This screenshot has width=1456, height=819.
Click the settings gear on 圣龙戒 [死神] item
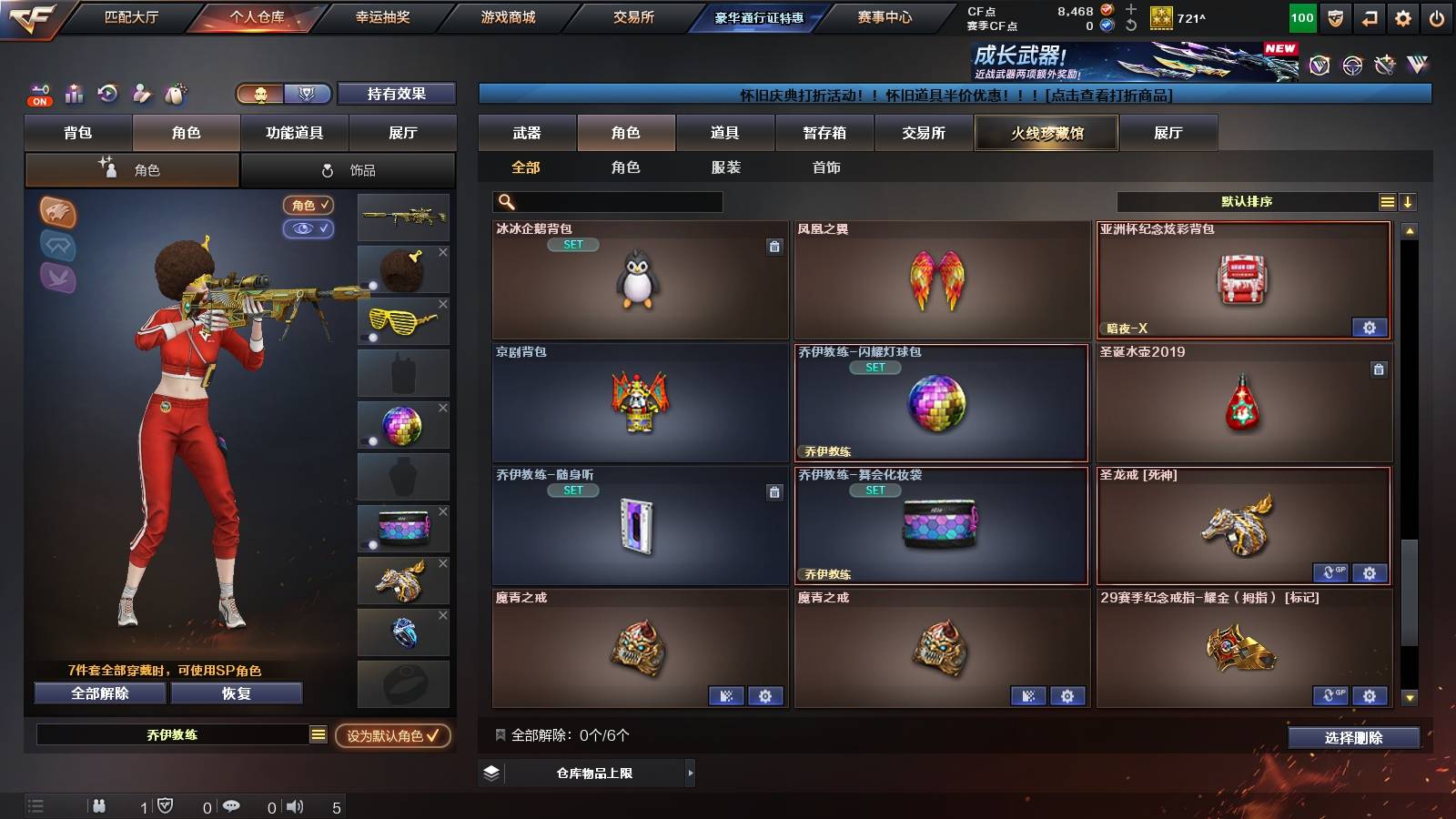pyautogui.click(x=1370, y=573)
